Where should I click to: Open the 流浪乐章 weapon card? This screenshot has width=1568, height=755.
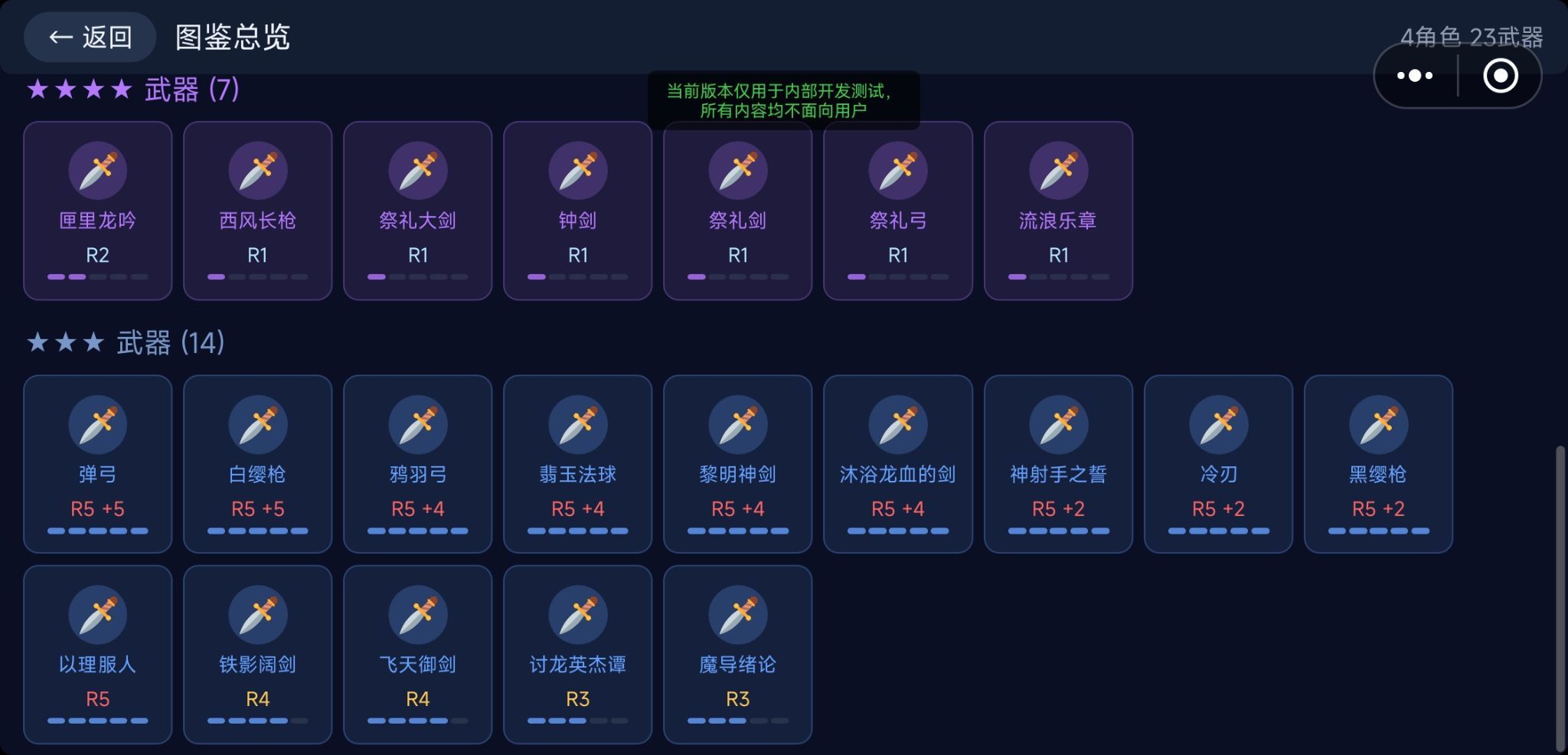1057,211
